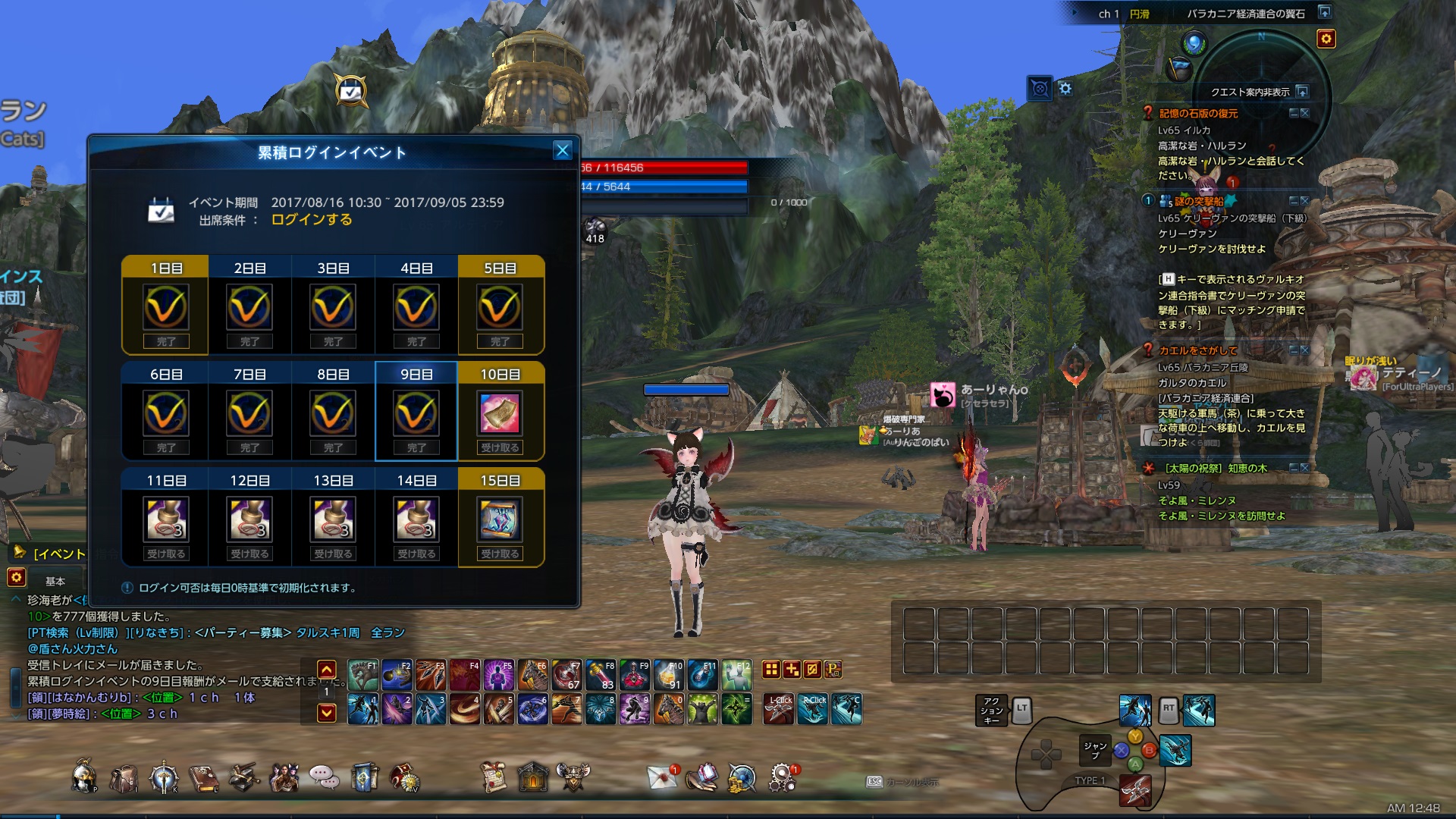Open the guild banner menu icon
The height and width of the screenshot is (819, 1456).
tap(364, 777)
